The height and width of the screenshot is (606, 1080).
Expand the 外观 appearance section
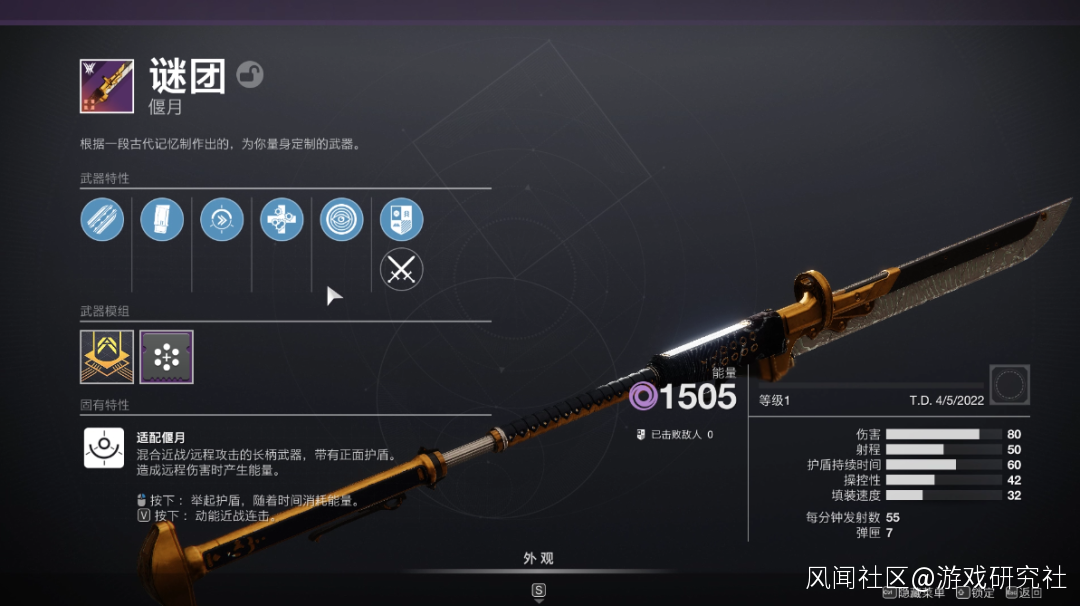pos(538,560)
